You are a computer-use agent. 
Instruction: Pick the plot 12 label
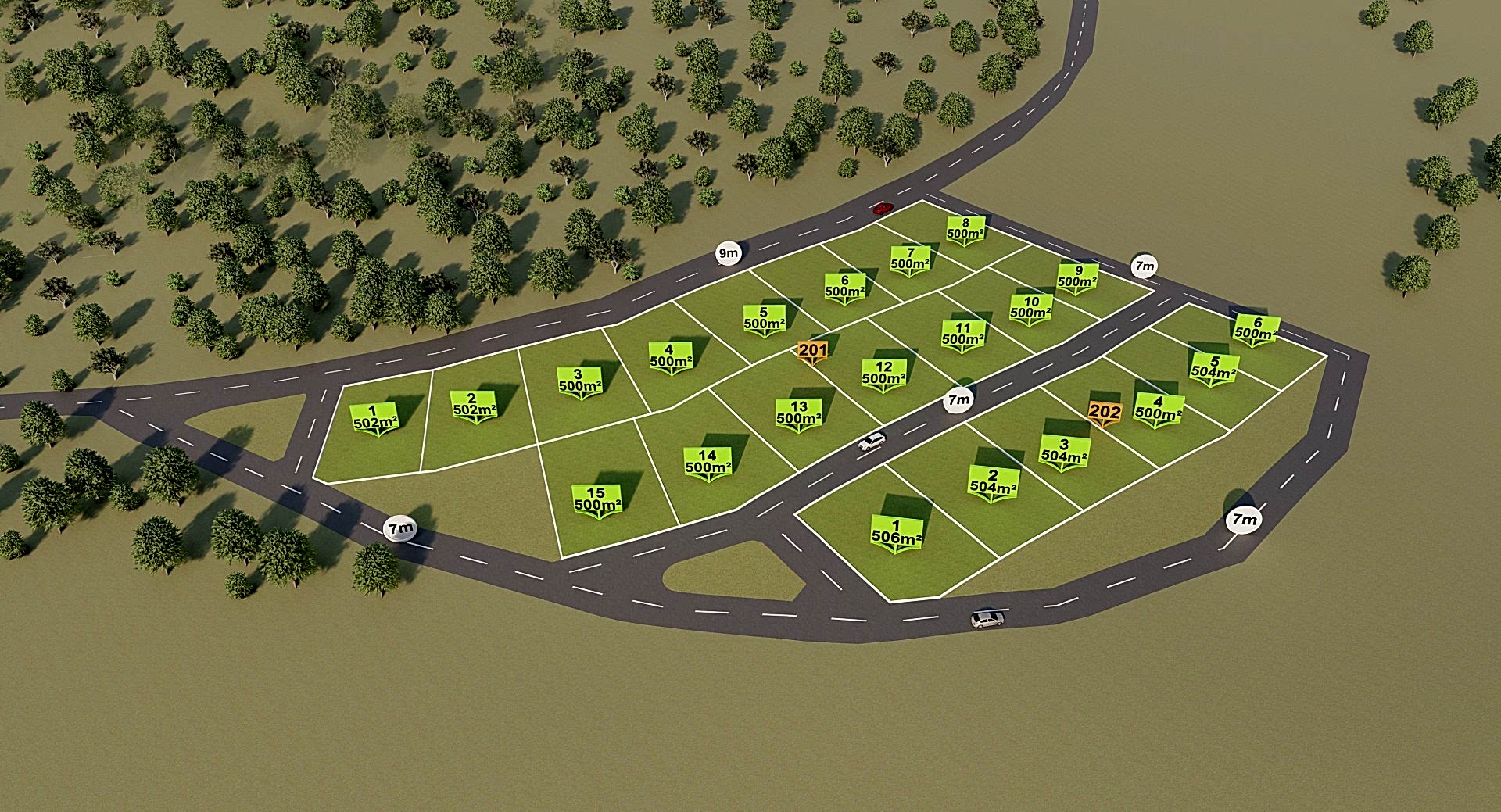[883, 373]
